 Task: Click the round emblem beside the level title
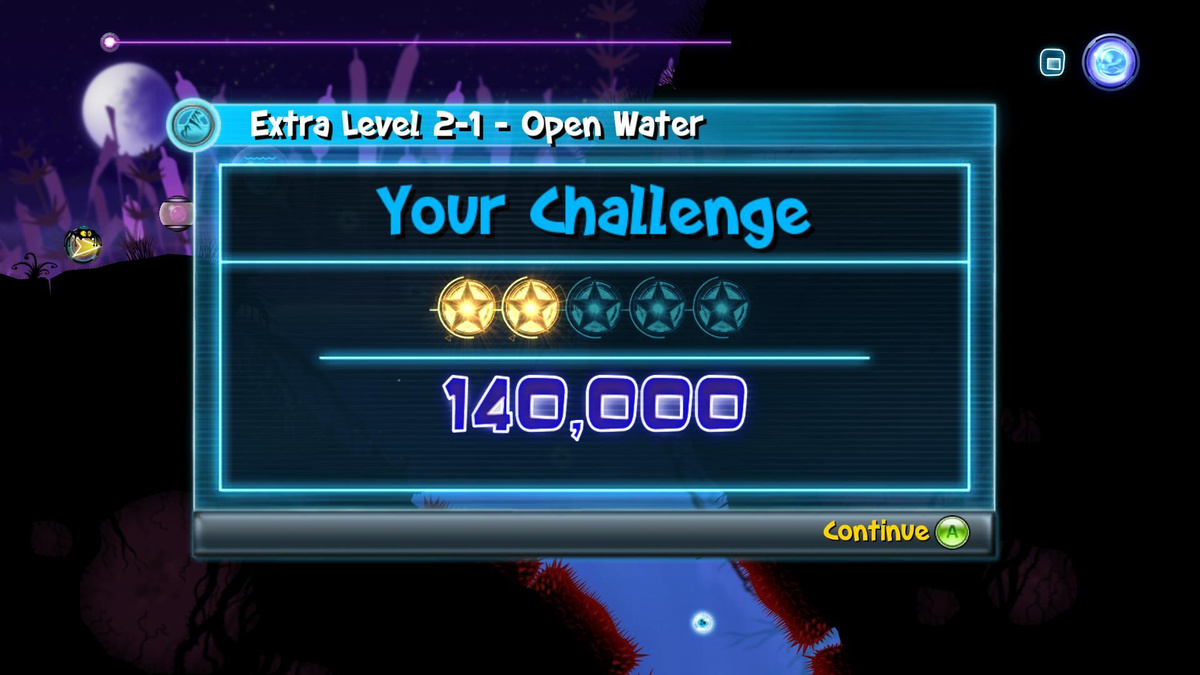(193, 127)
